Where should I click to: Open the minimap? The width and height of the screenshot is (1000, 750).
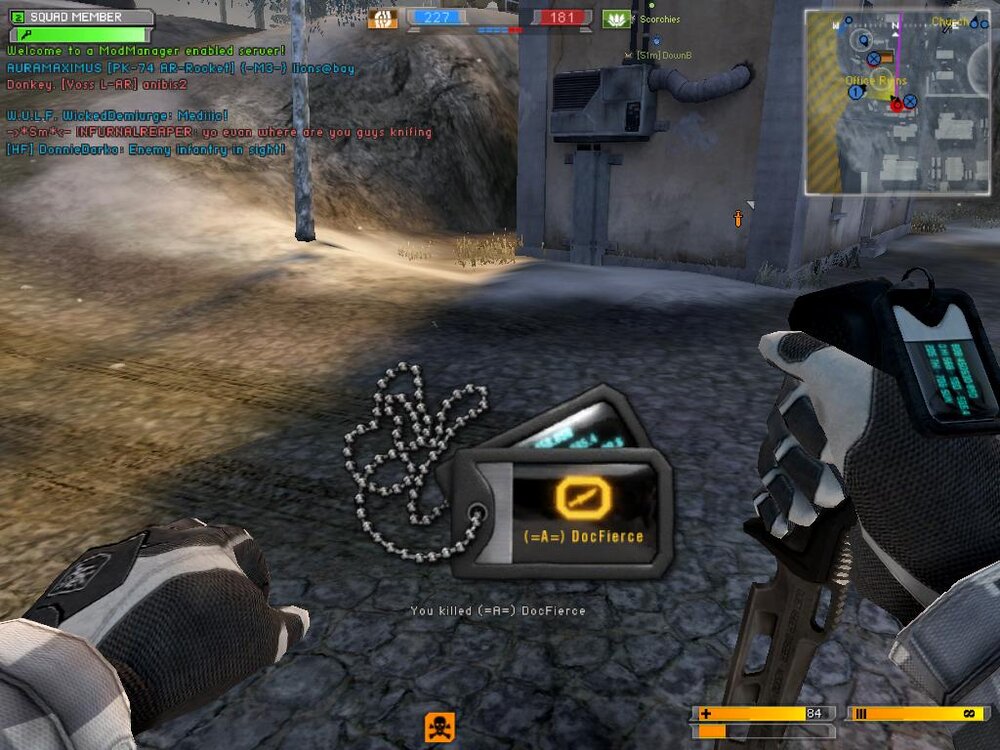click(897, 100)
